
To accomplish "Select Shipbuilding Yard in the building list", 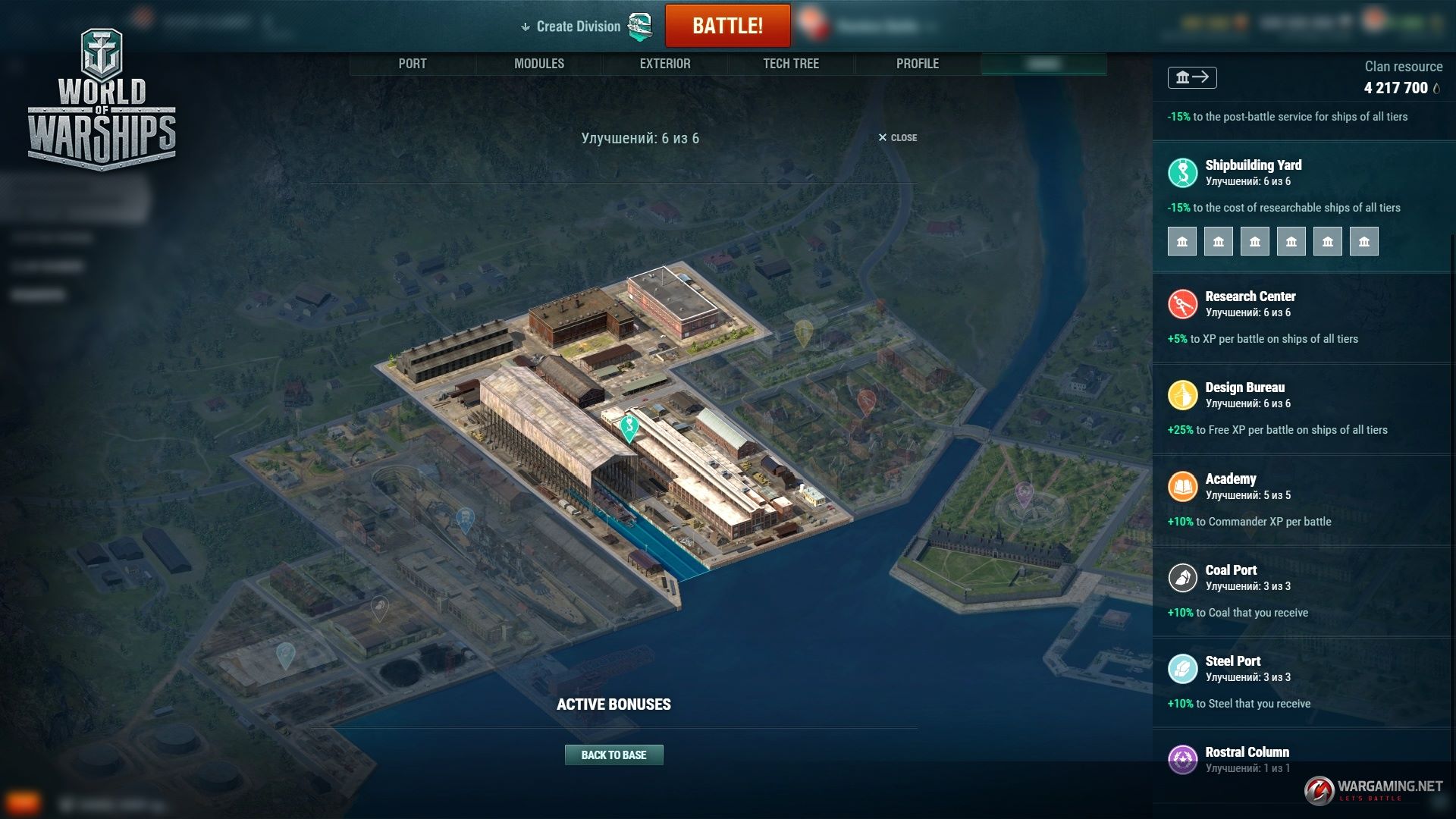I will coord(1253,165).
